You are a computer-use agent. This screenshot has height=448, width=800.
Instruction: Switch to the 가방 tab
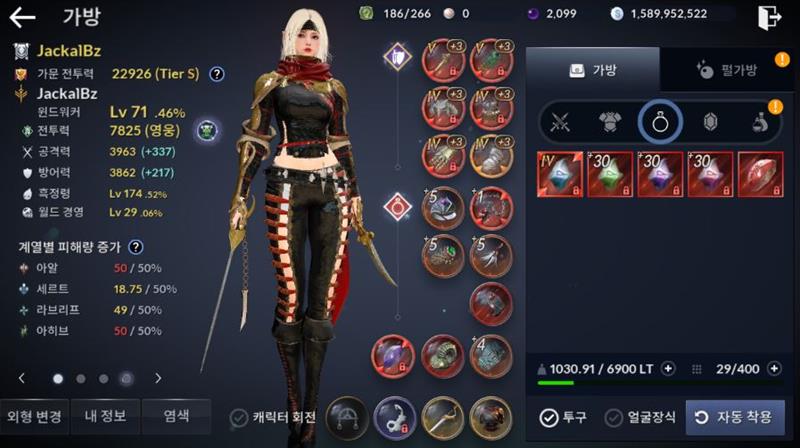click(593, 70)
